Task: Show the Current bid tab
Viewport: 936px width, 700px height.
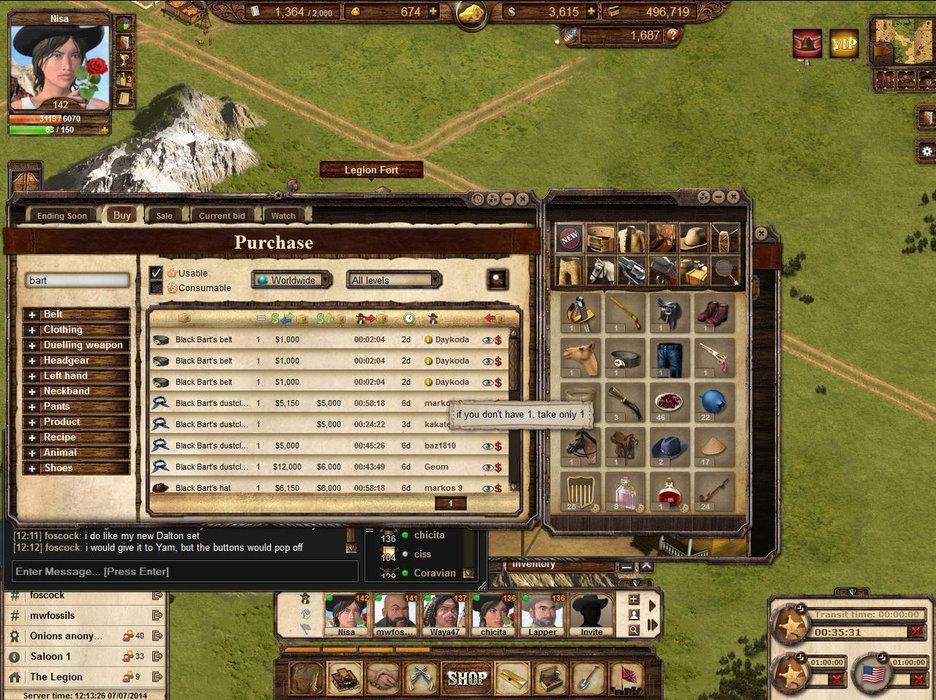Action: click(221, 215)
